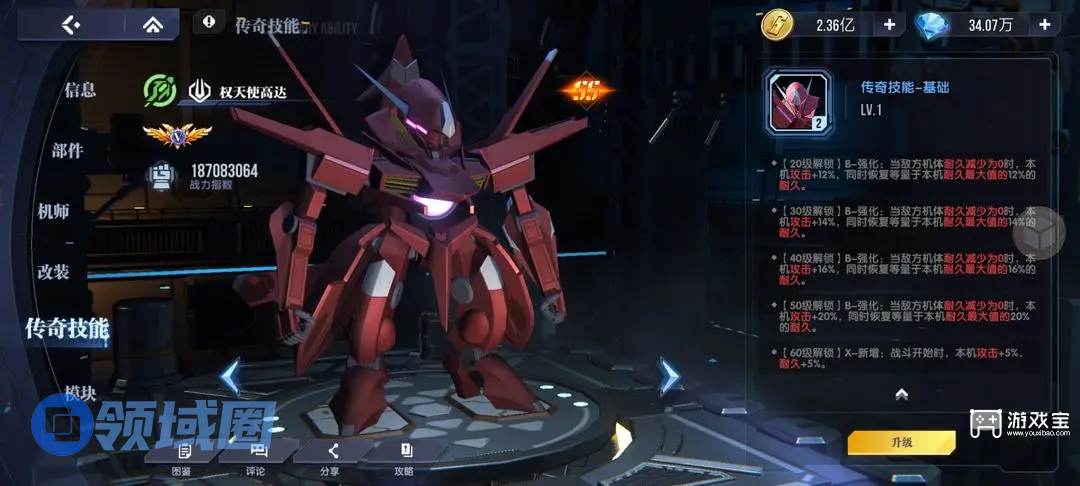Click the yellow 升级 upgrade button
This screenshot has height=486, width=1080.
click(901, 441)
